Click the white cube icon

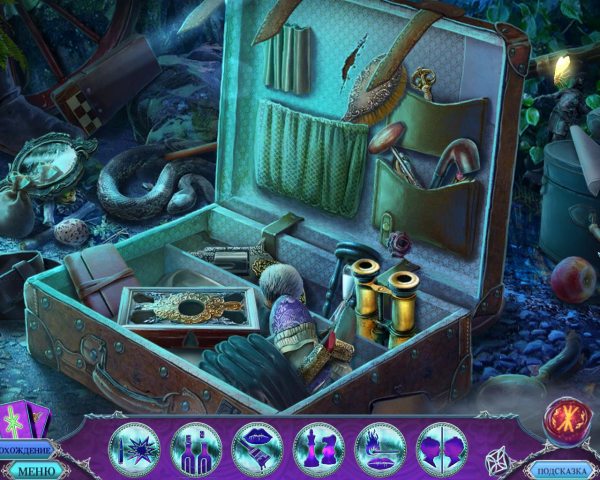tap(498, 461)
